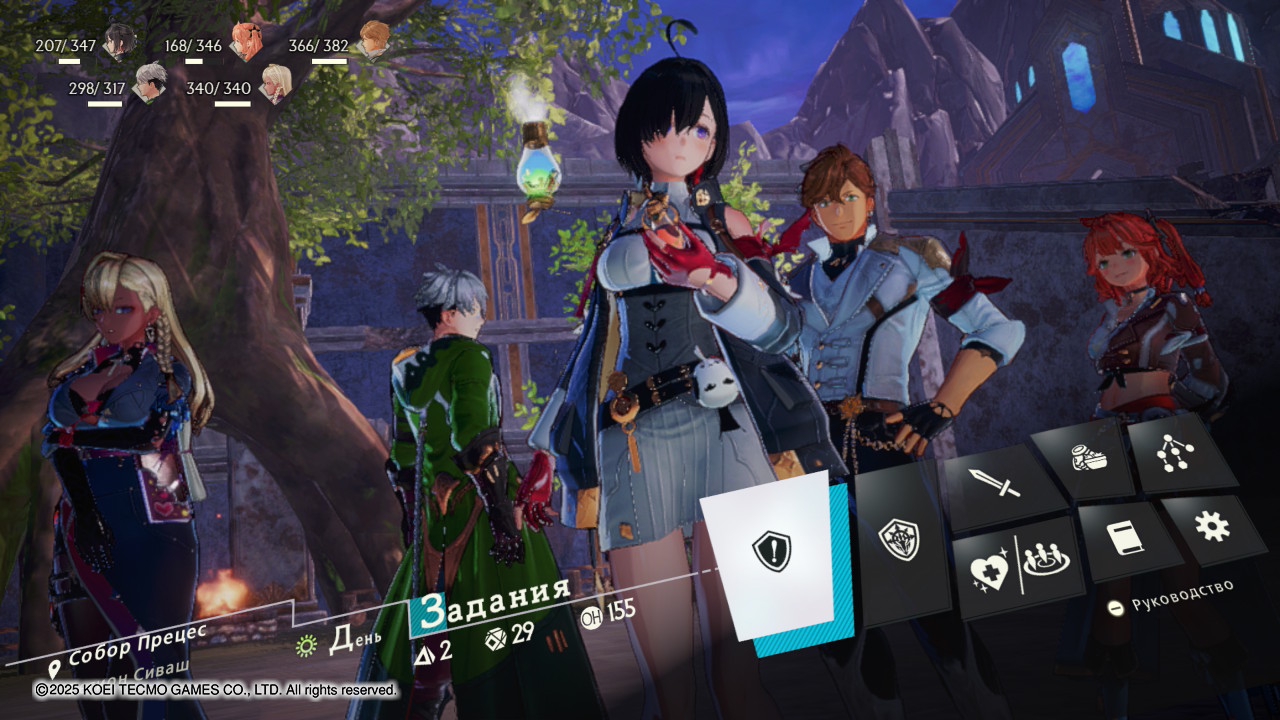Image resolution: width=1280 pixels, height=720 pixels.
Task: Select the brown-haired man party portrait
Action: click(x=373, y=40)
